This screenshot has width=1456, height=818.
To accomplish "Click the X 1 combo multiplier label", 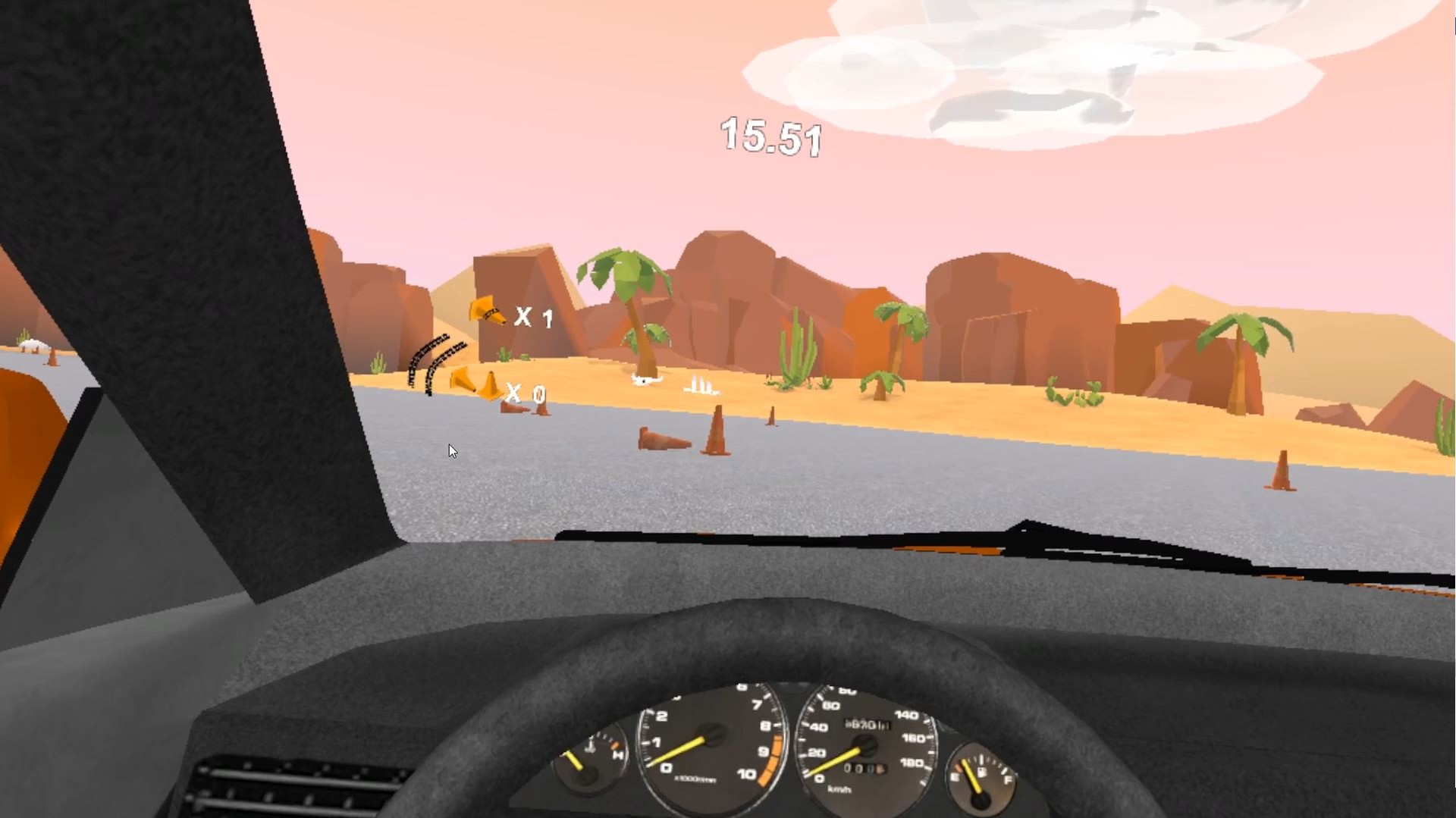I will click(x=533, y=318).
